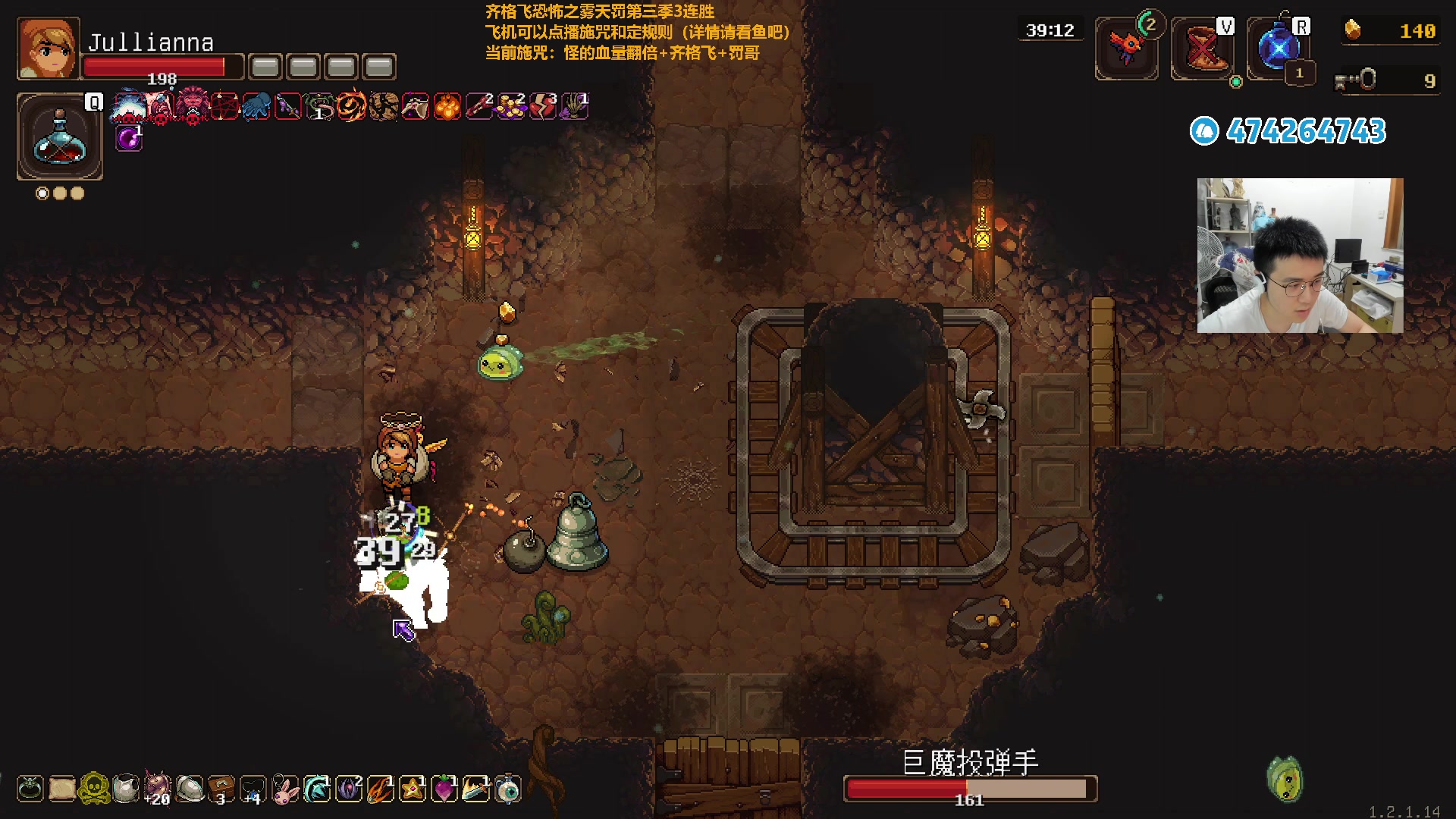Activate the red bird familiar slot

(1126, 48)
